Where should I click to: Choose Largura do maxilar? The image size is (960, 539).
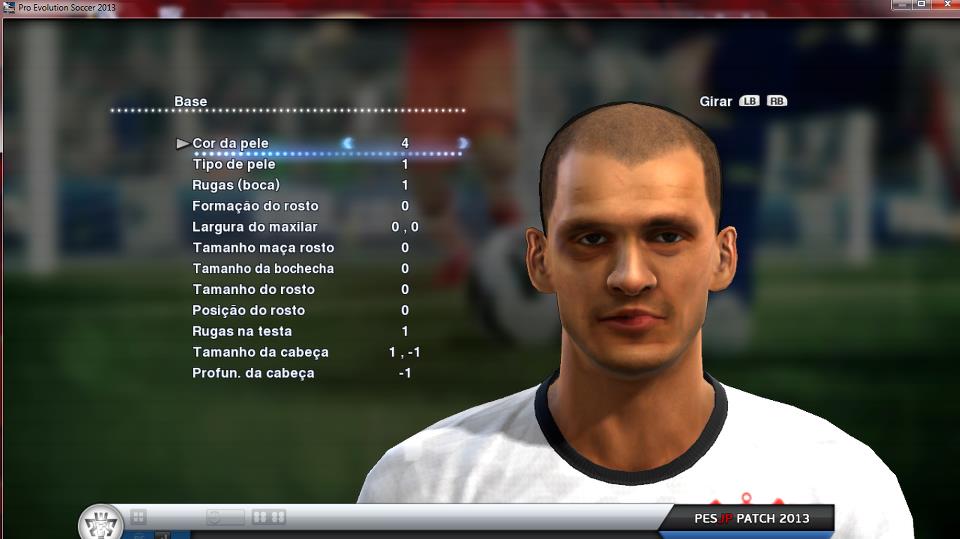254,227
